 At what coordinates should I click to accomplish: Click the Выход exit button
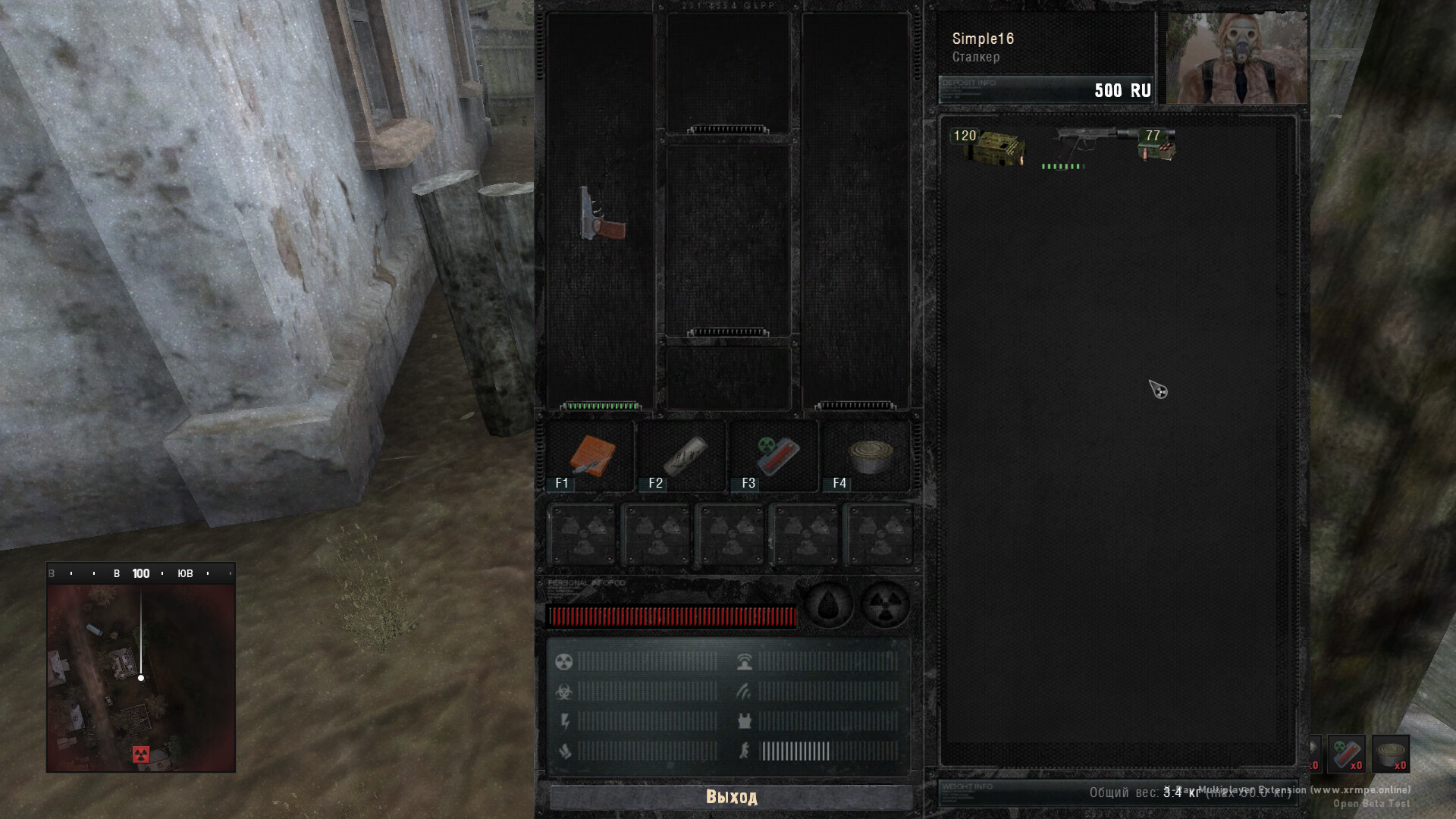(731, 797)
